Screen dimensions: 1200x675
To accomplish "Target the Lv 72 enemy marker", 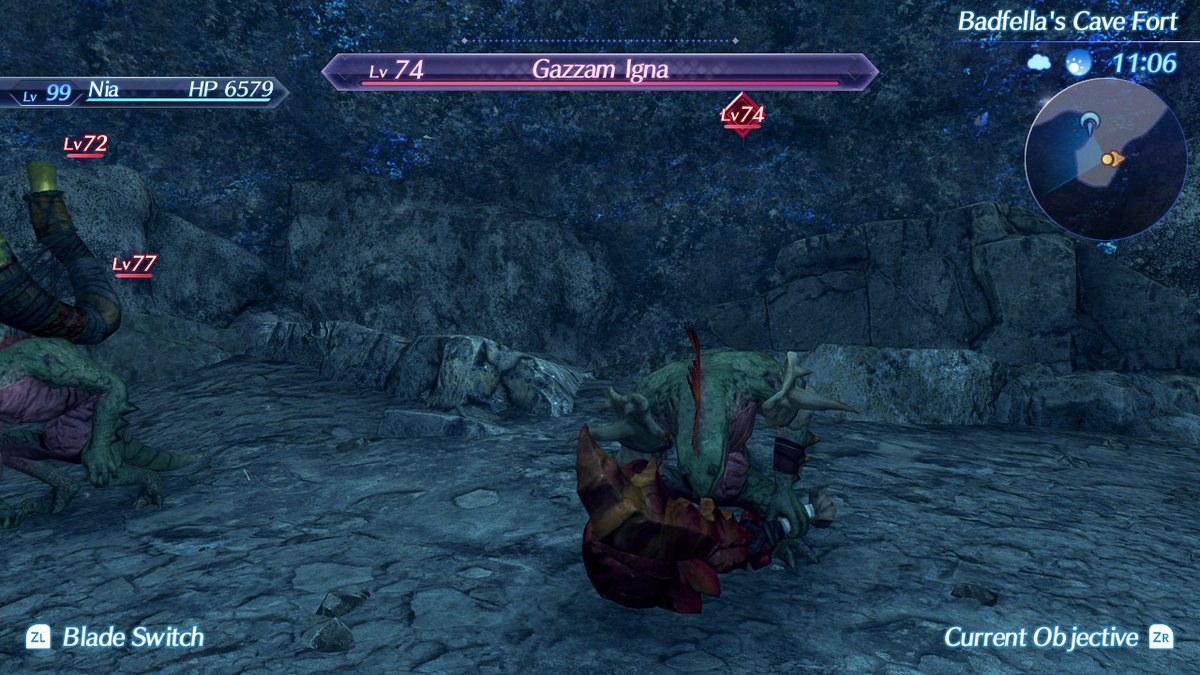I will point(85,146).
